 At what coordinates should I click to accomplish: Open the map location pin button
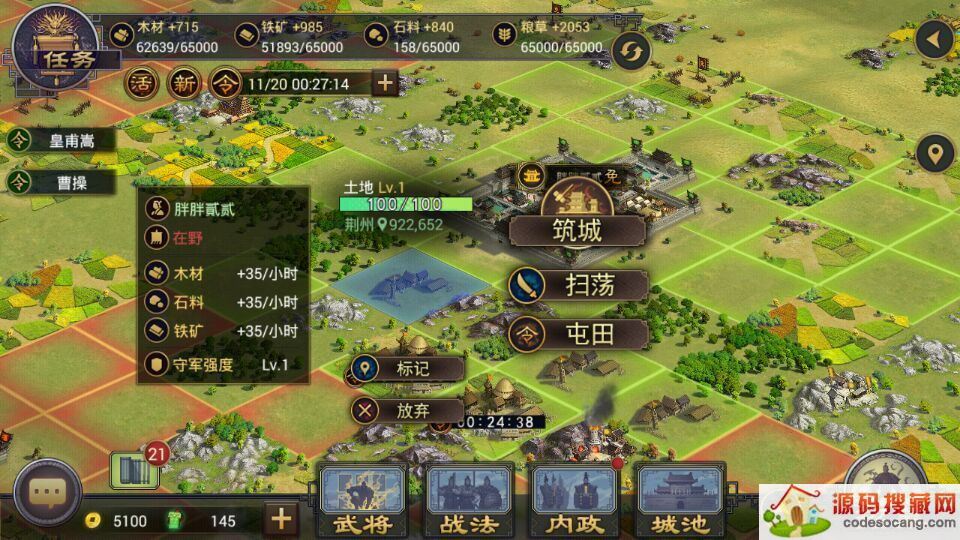click(936, 155)
